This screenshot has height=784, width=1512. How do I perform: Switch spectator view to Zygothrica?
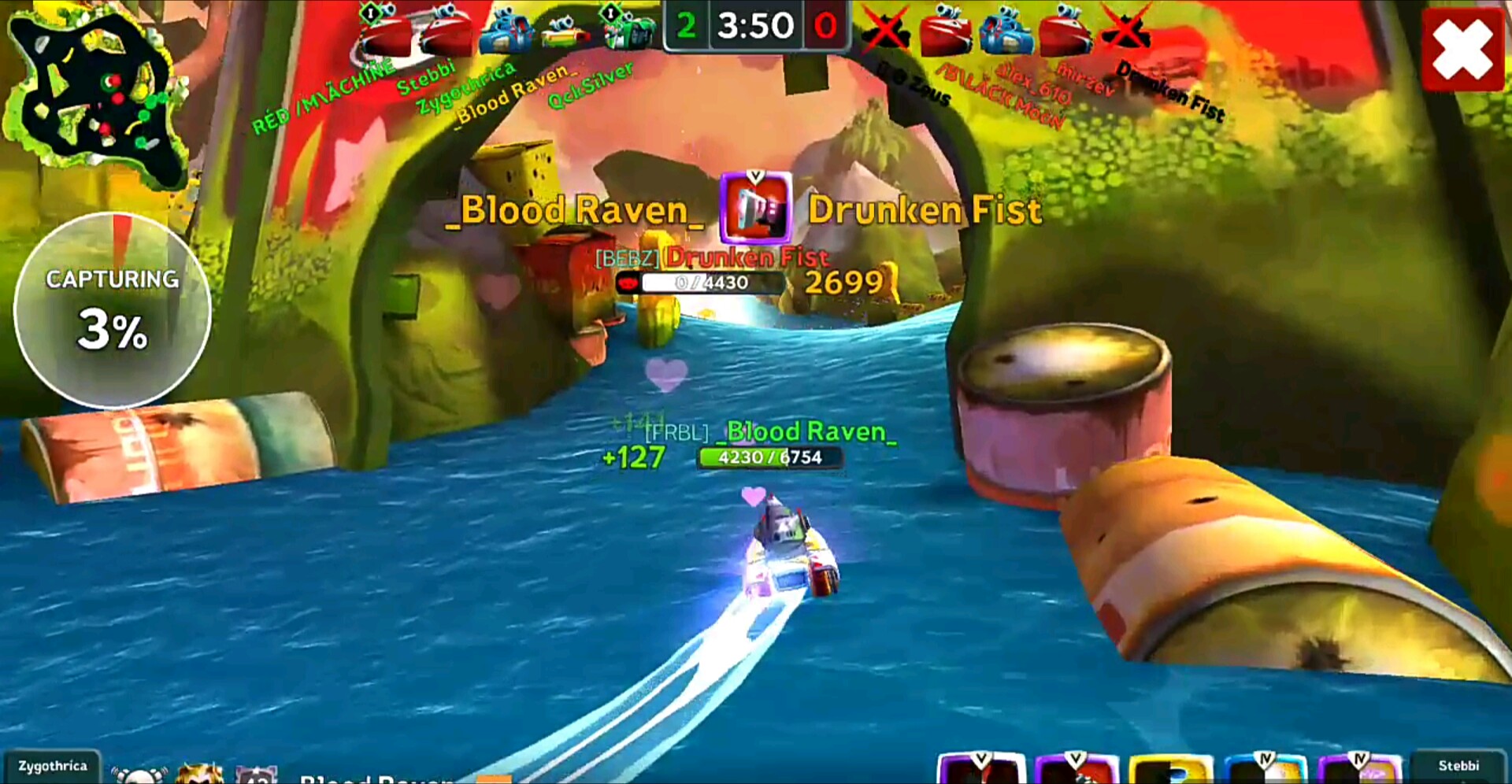click(x=52, y=766)
